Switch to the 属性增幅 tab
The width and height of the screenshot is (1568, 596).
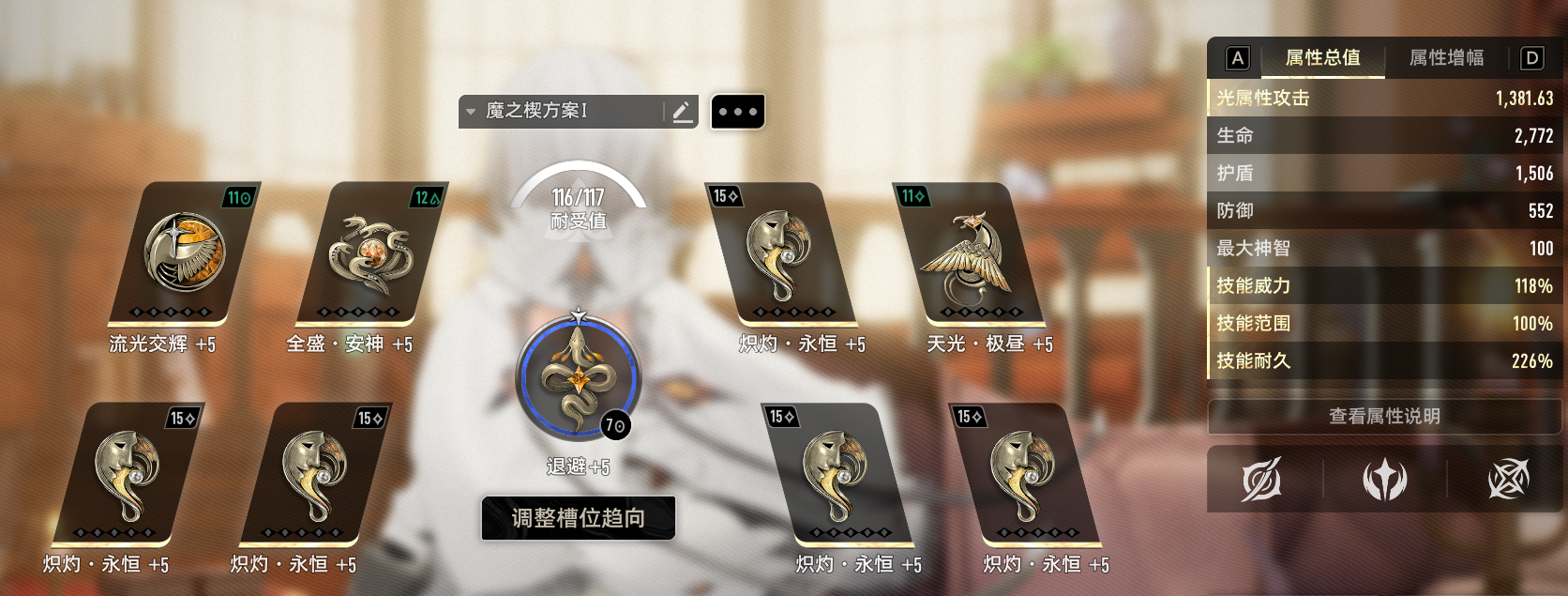pos(1446,58)
